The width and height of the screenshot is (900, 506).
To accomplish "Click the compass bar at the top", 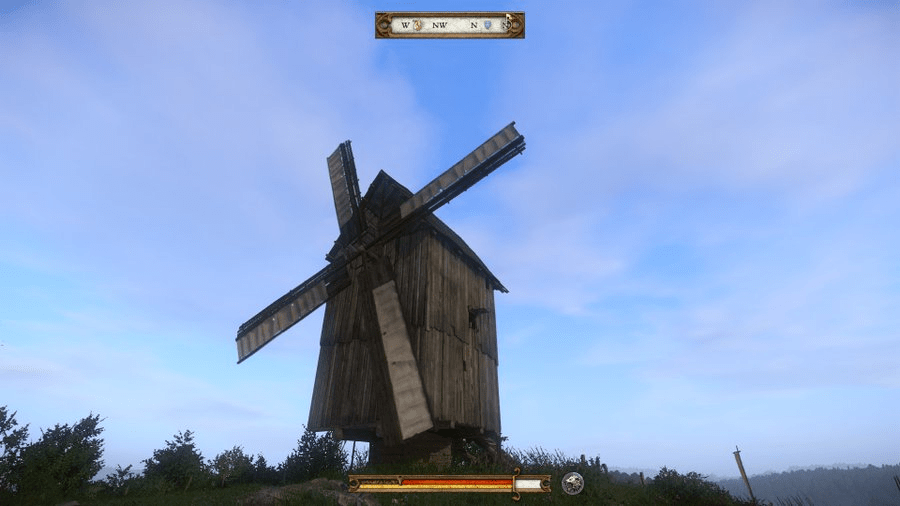I will (449, 25).
